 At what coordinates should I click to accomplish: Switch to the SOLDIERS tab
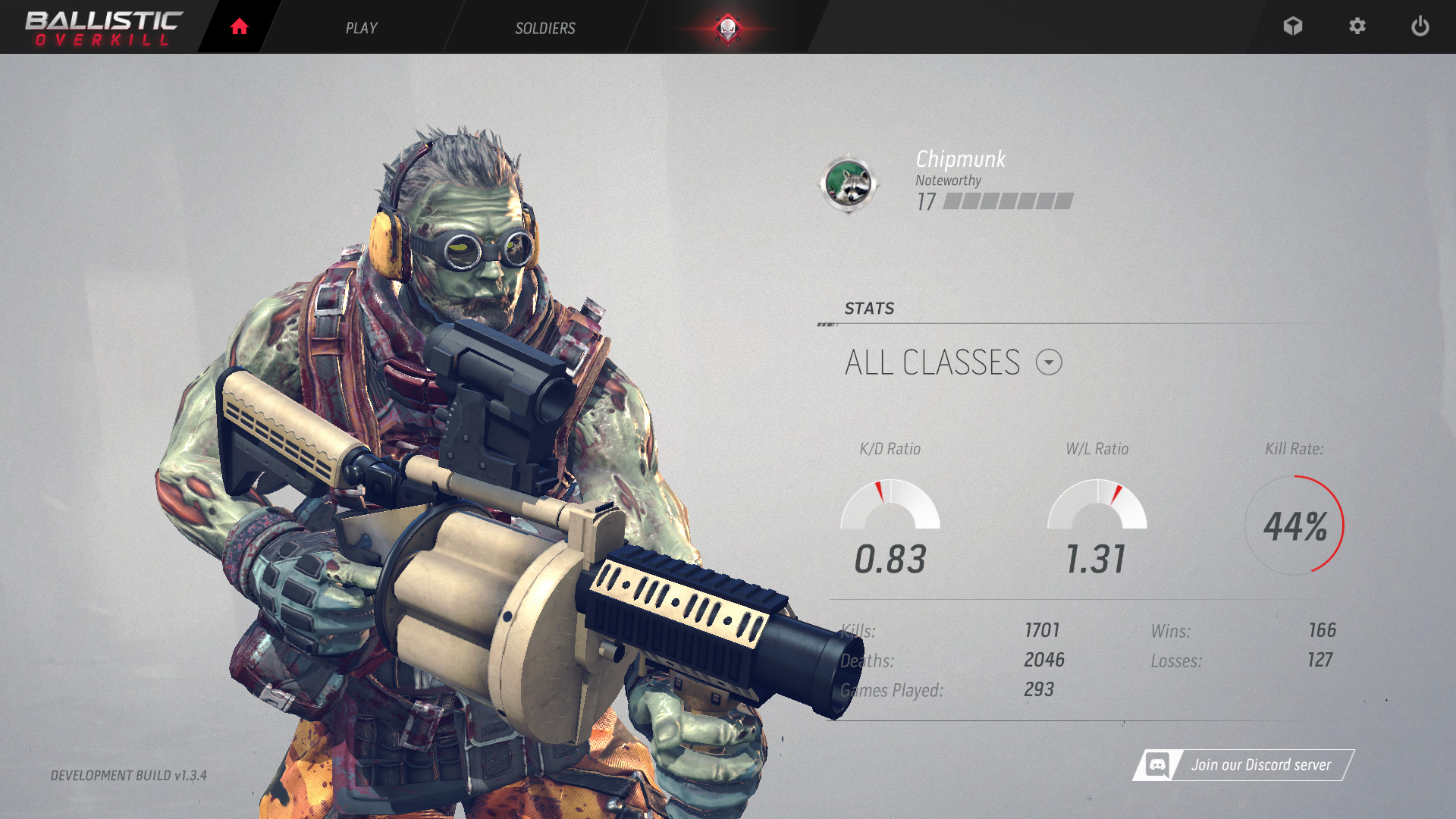point(544,28)
